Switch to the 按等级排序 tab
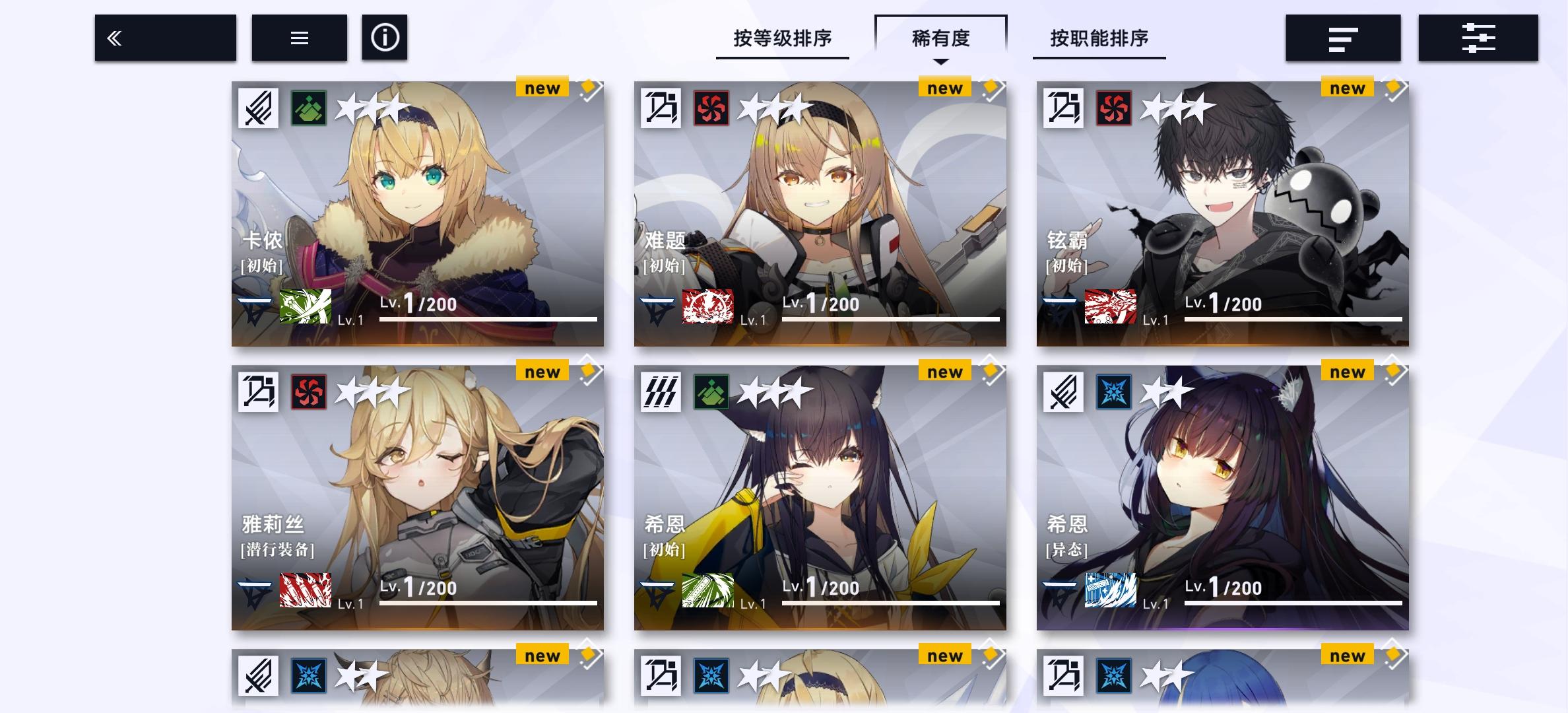The width and height of the screenshot is (1568, 713). pos(782,38)
